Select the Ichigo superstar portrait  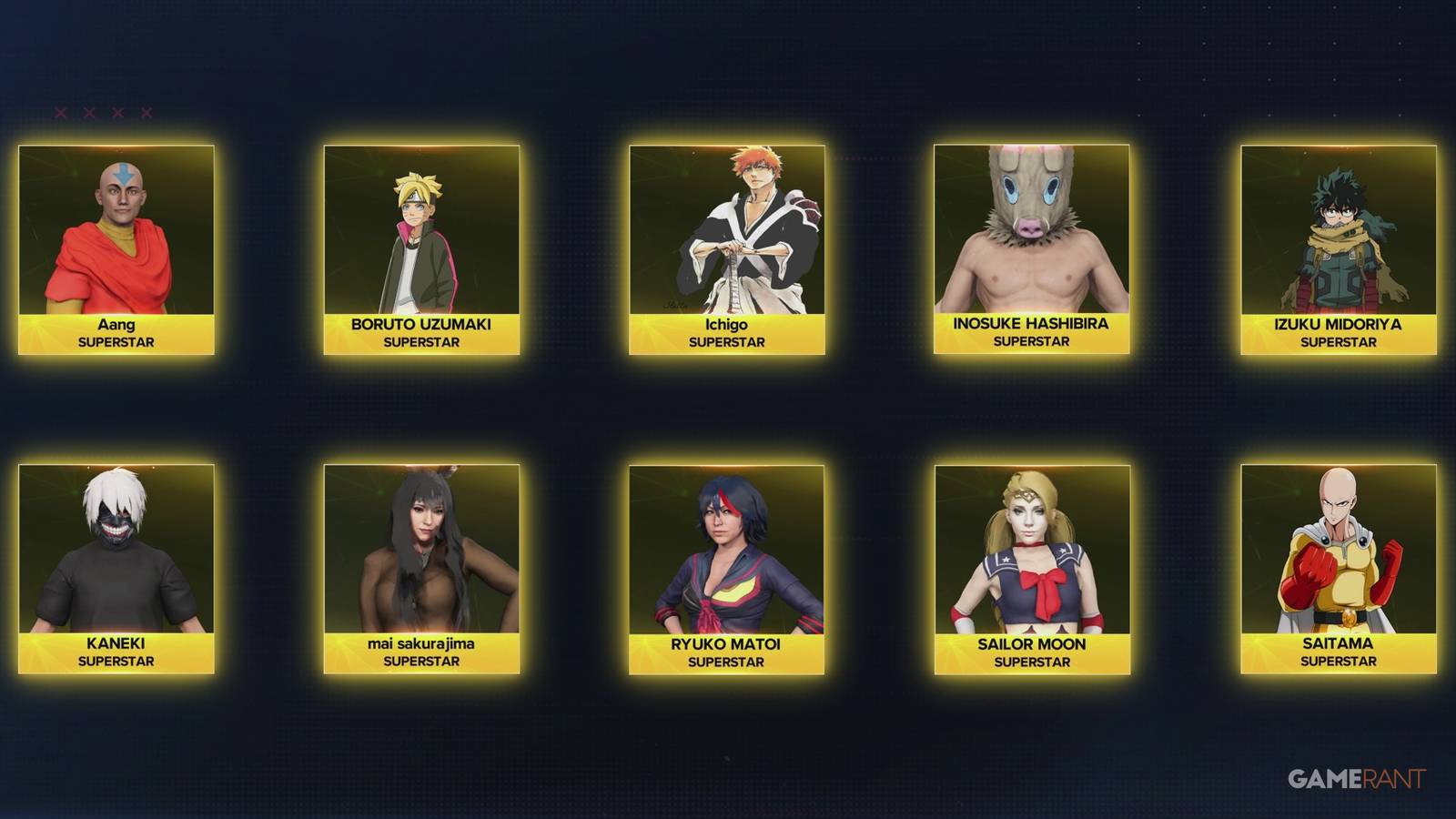(728, 227)
